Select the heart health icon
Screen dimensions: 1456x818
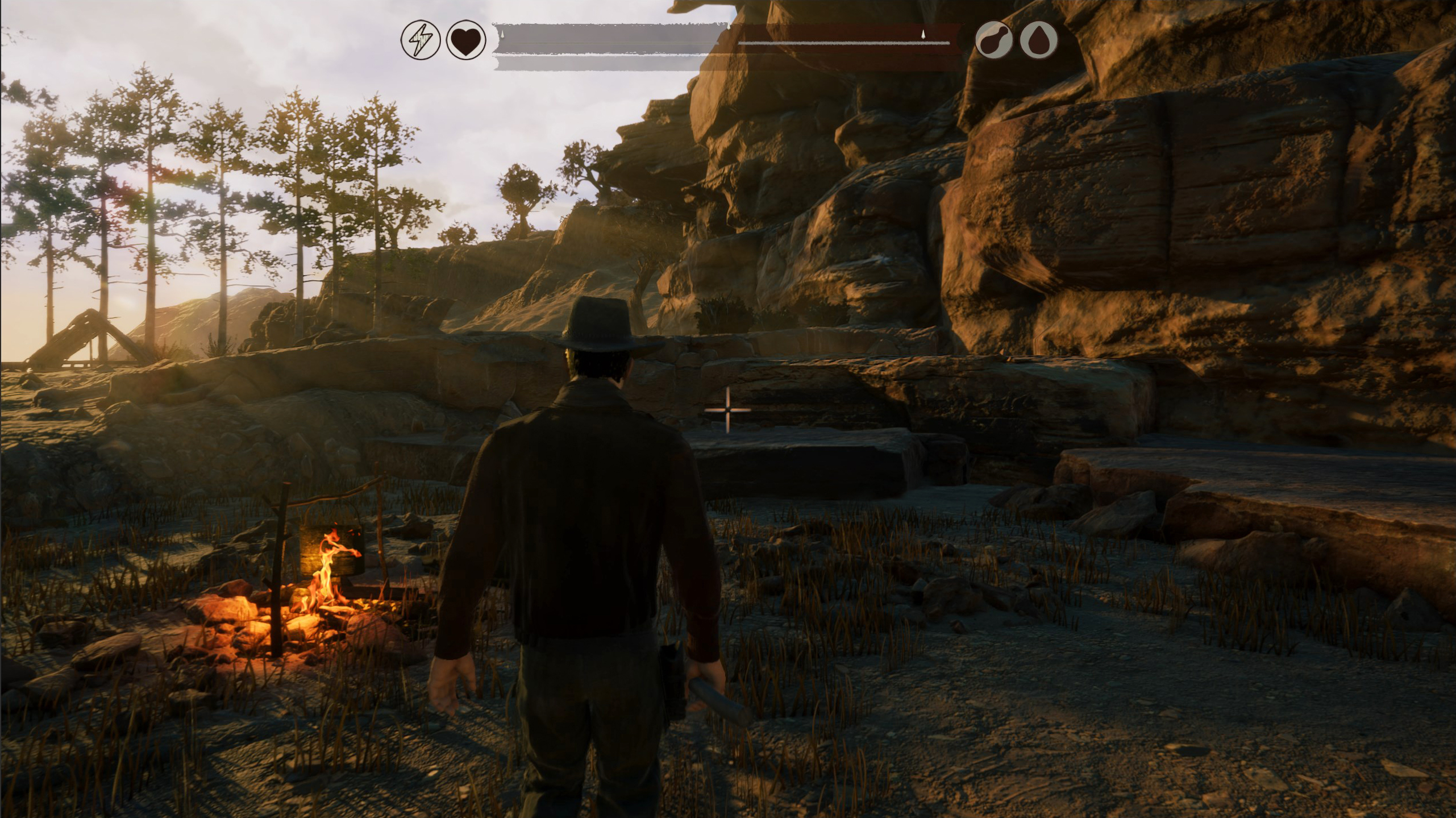tap(466, 40)
